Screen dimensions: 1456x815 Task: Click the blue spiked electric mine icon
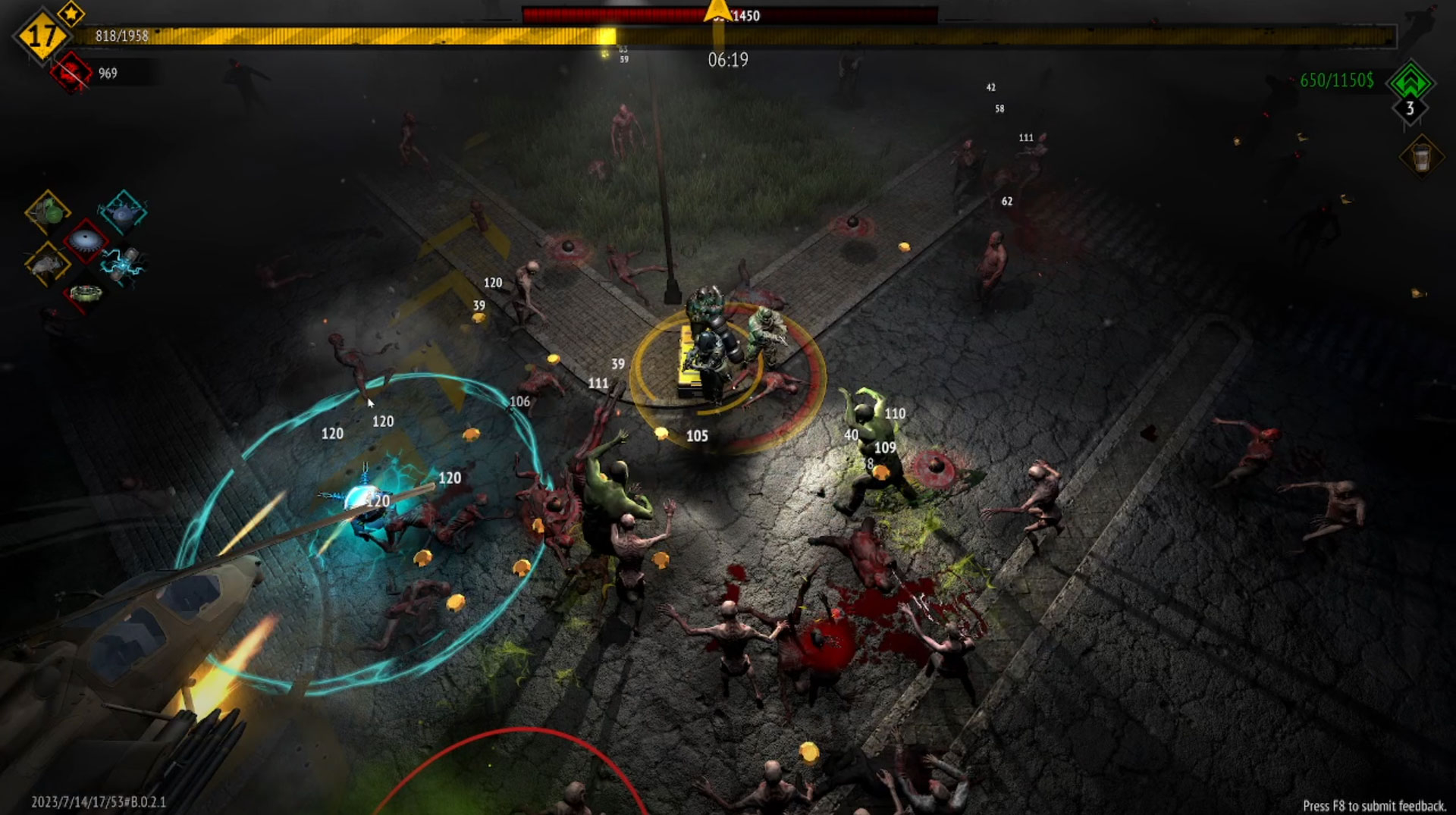click(x=122, y=212)
